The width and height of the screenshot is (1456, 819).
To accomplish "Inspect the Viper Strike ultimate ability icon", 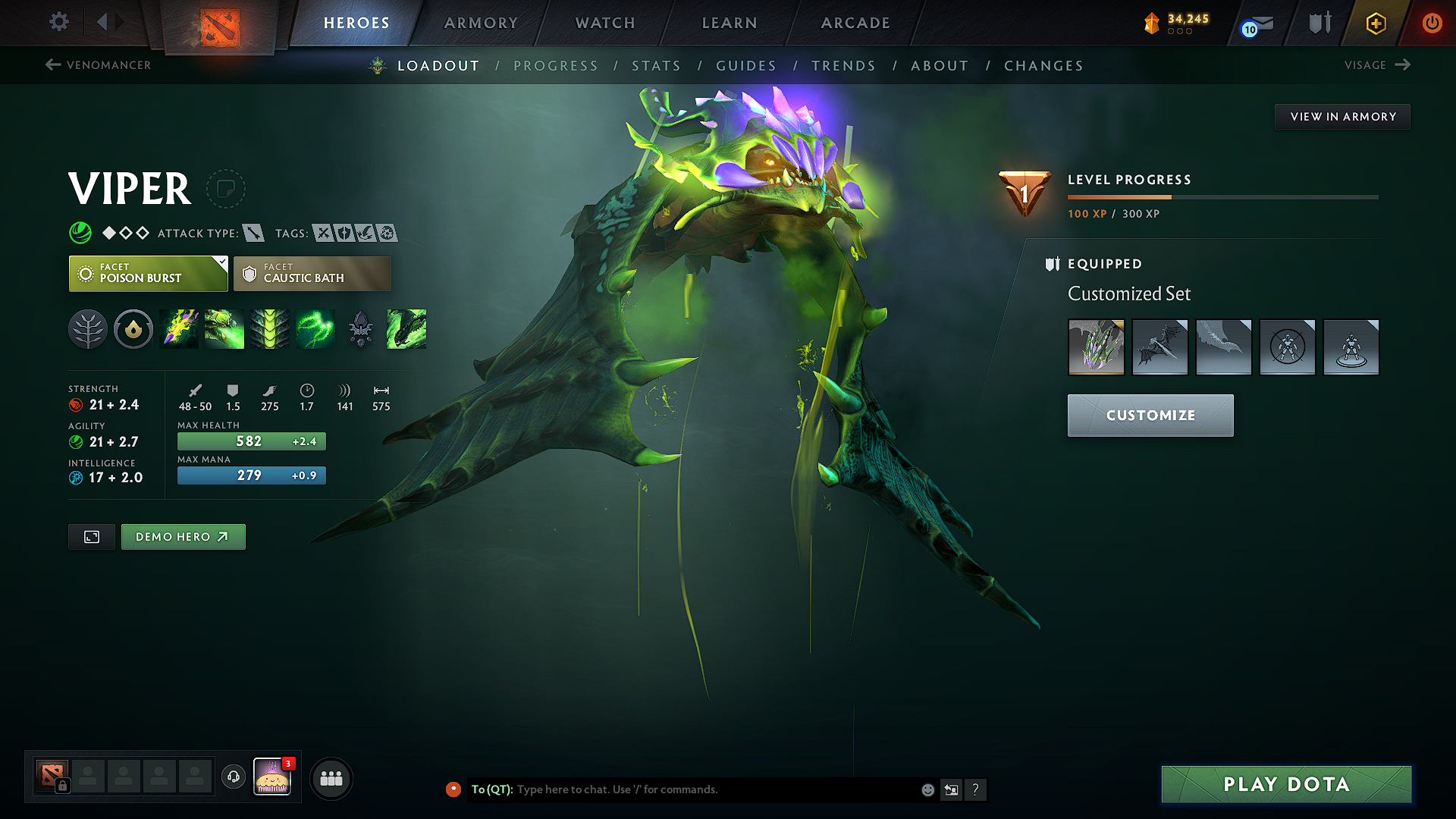I will 406,329.
